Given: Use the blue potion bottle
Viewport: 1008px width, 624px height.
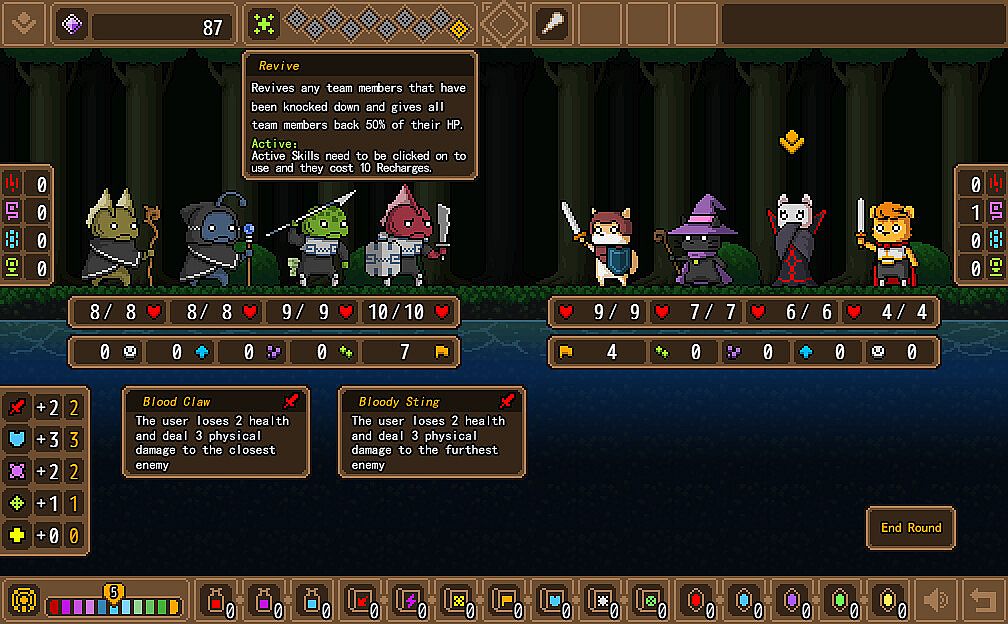Looking at the screenshot, I should 313,600.
